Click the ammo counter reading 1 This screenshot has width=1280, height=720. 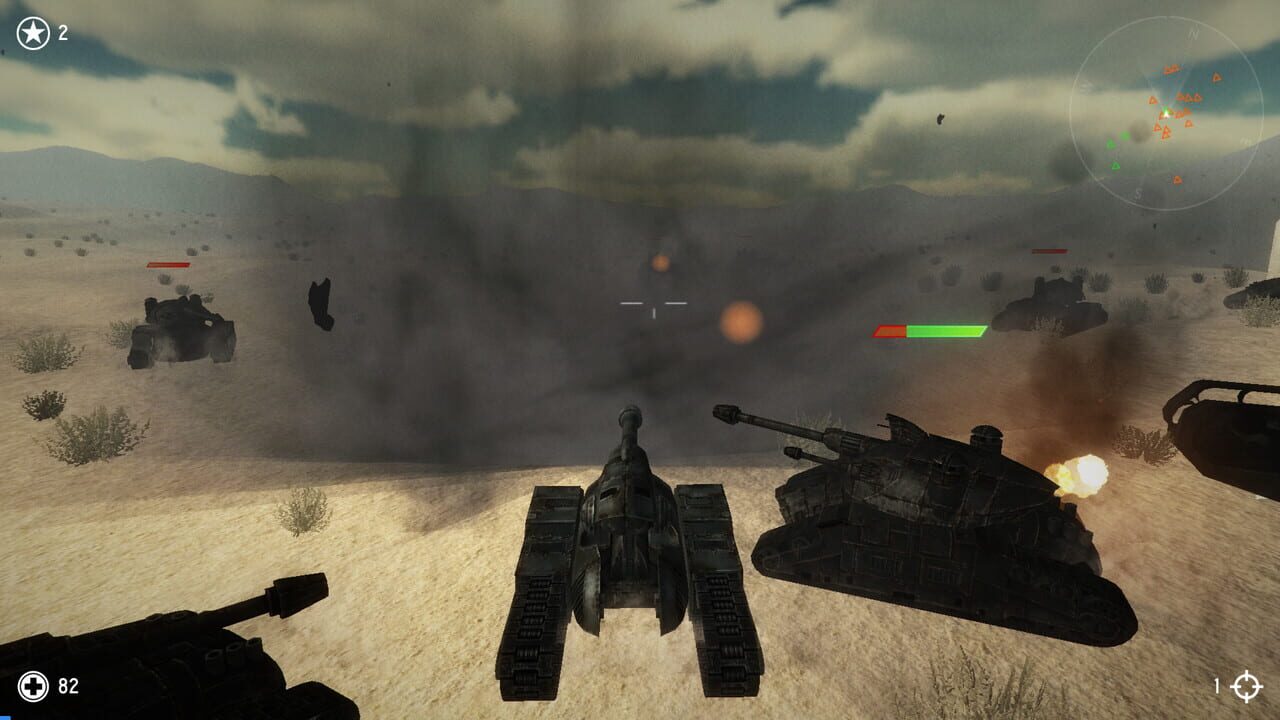[x=1218, y=688]
